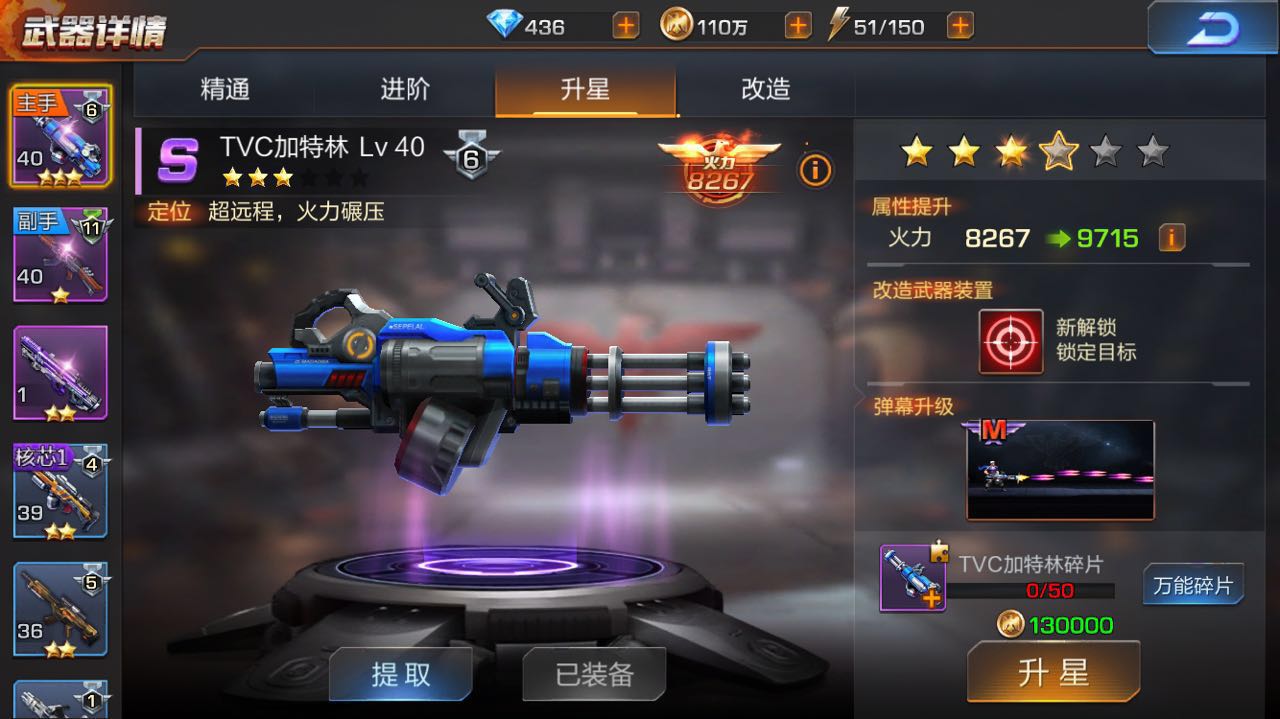The image size is (1280, 719).
Task: Select the level 36 weapon slot
Action: (60, 609)
